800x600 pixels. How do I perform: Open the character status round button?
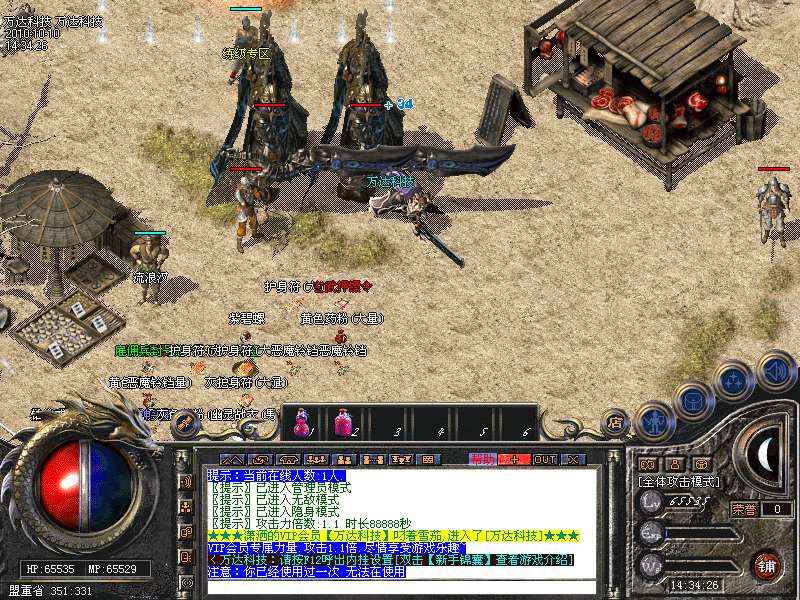(x=654, y=421)
